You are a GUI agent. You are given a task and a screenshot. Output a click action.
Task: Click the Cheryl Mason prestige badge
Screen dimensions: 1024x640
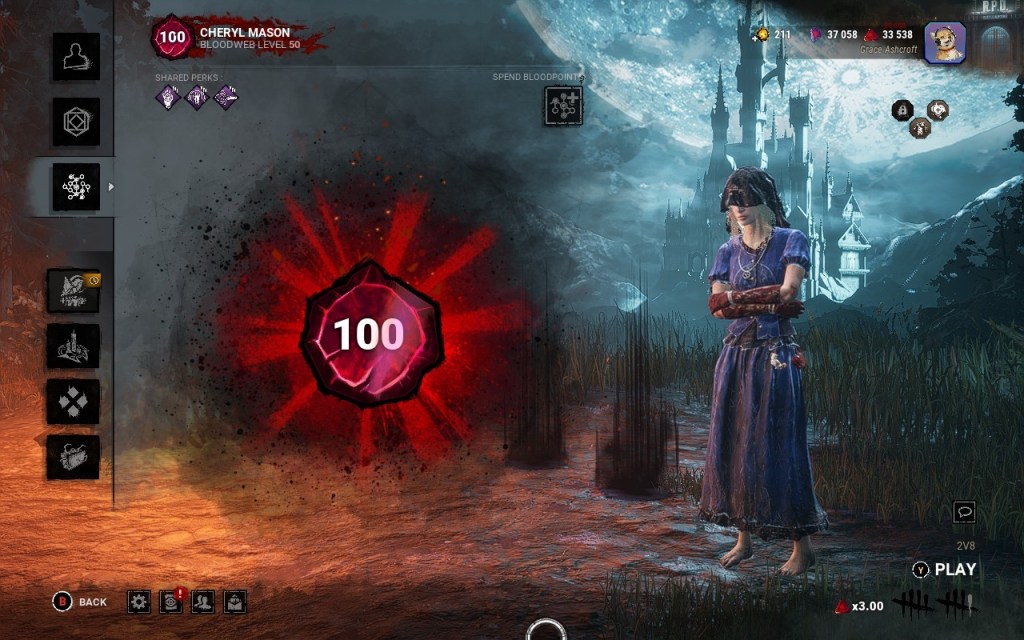coord(170,37)
